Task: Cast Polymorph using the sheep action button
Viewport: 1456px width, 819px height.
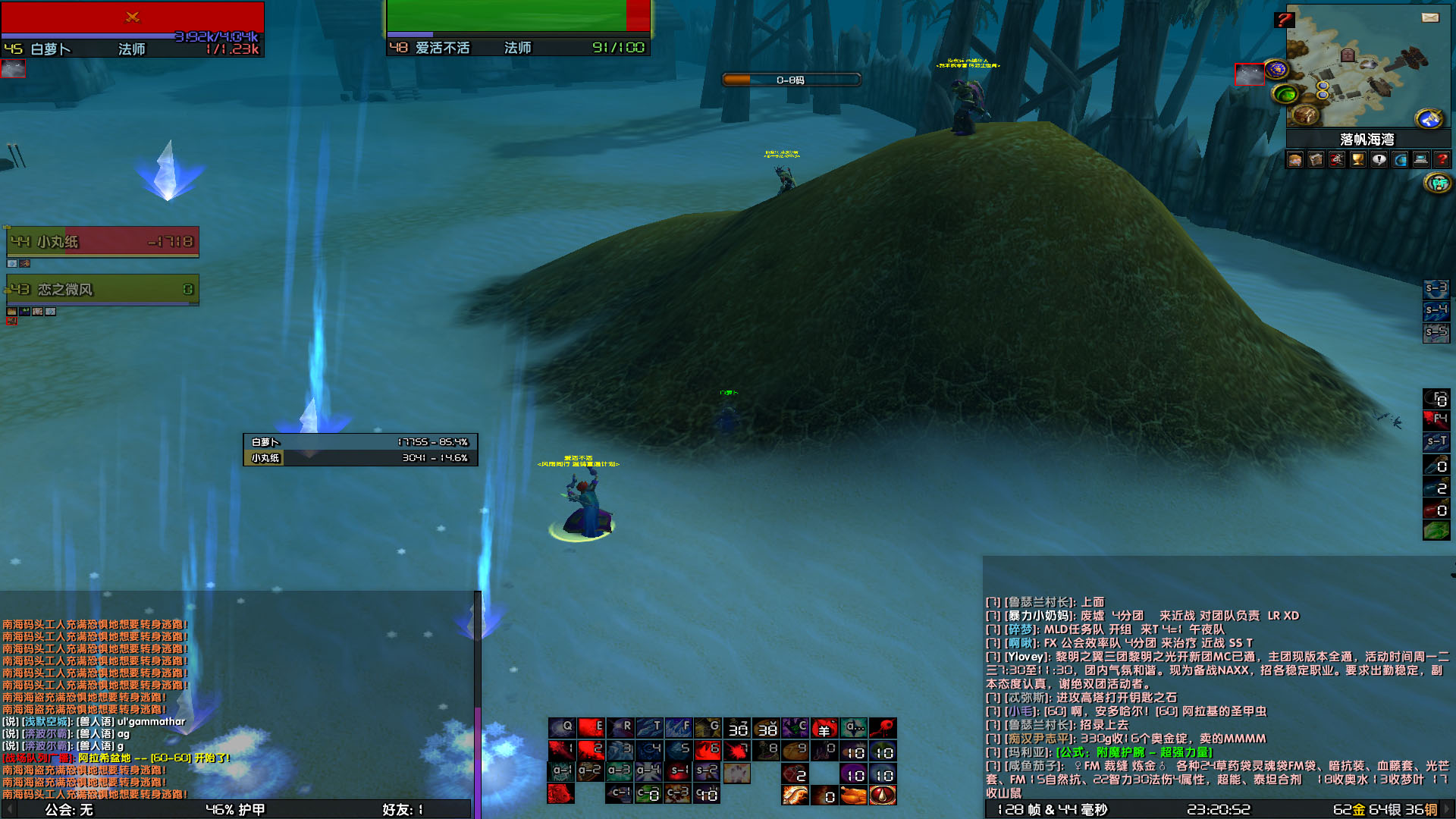Action: click(x=826, y=728)
